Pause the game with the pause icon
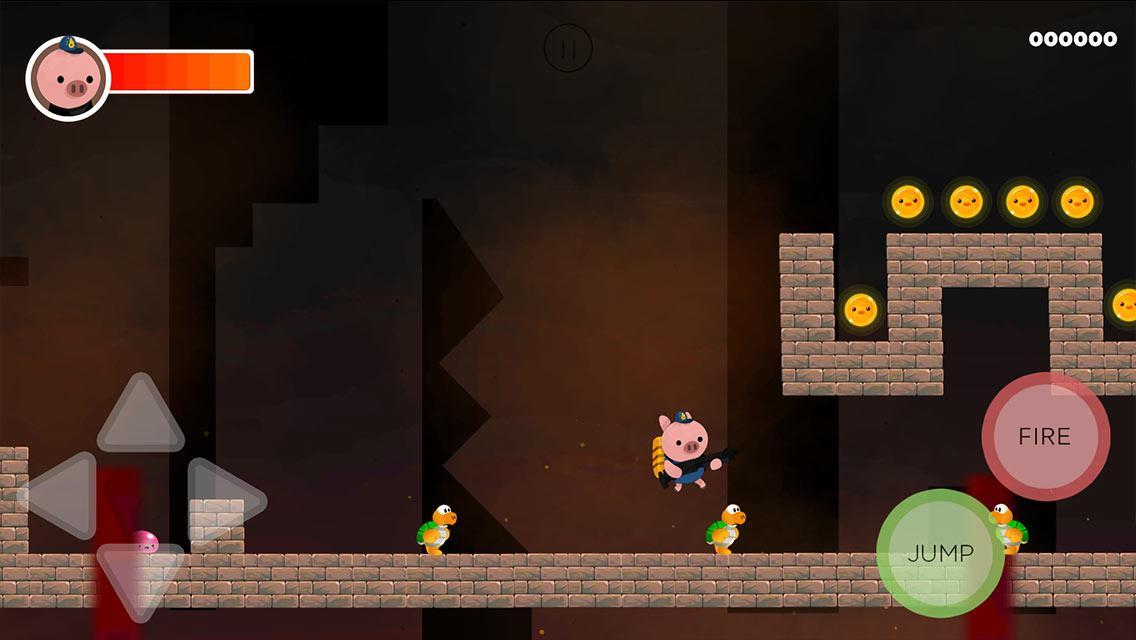The height and width of the screenshot is (640, 1136). click(568, 48)
